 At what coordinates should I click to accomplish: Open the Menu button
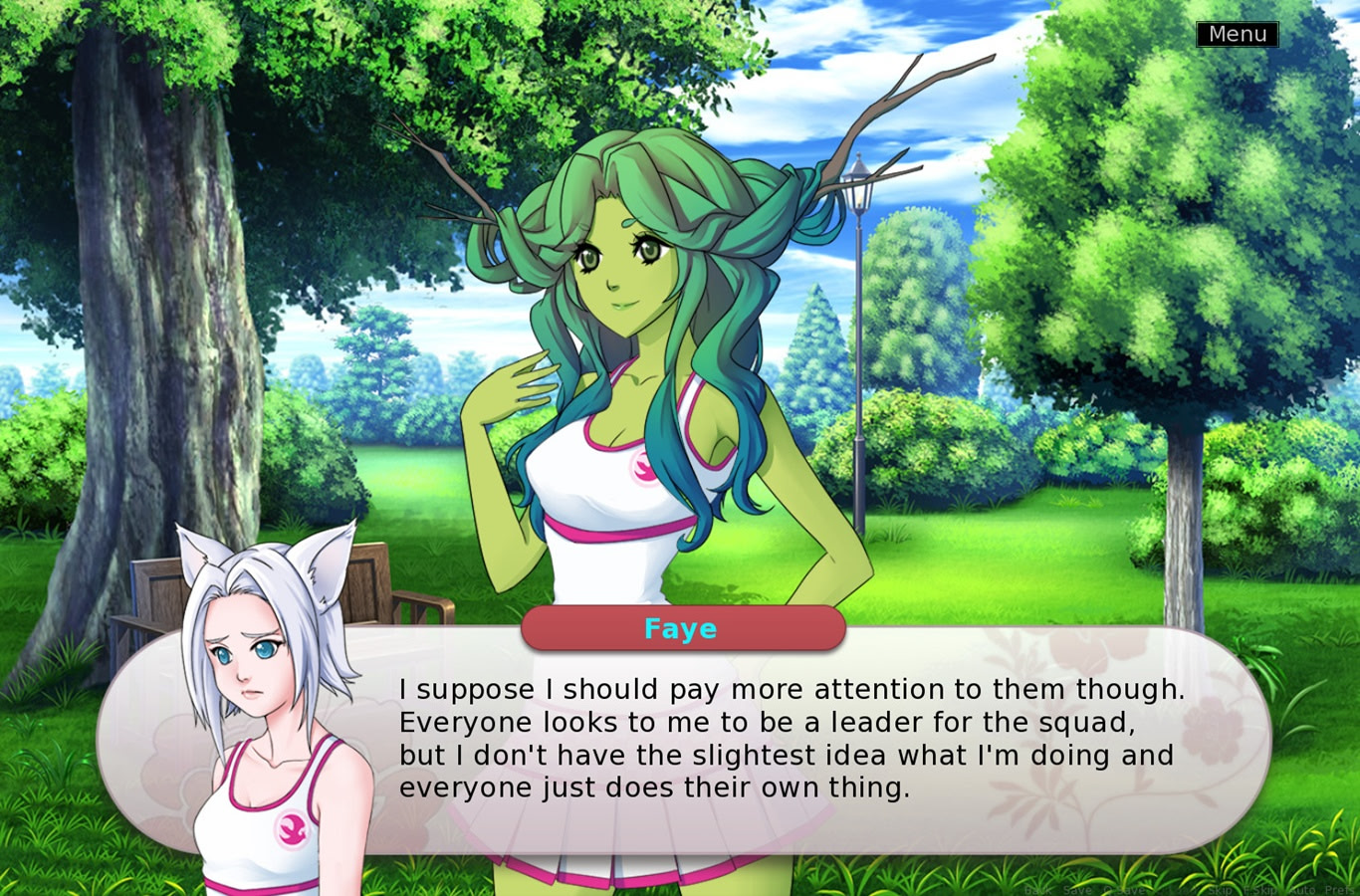click(x=1238, y=34)
